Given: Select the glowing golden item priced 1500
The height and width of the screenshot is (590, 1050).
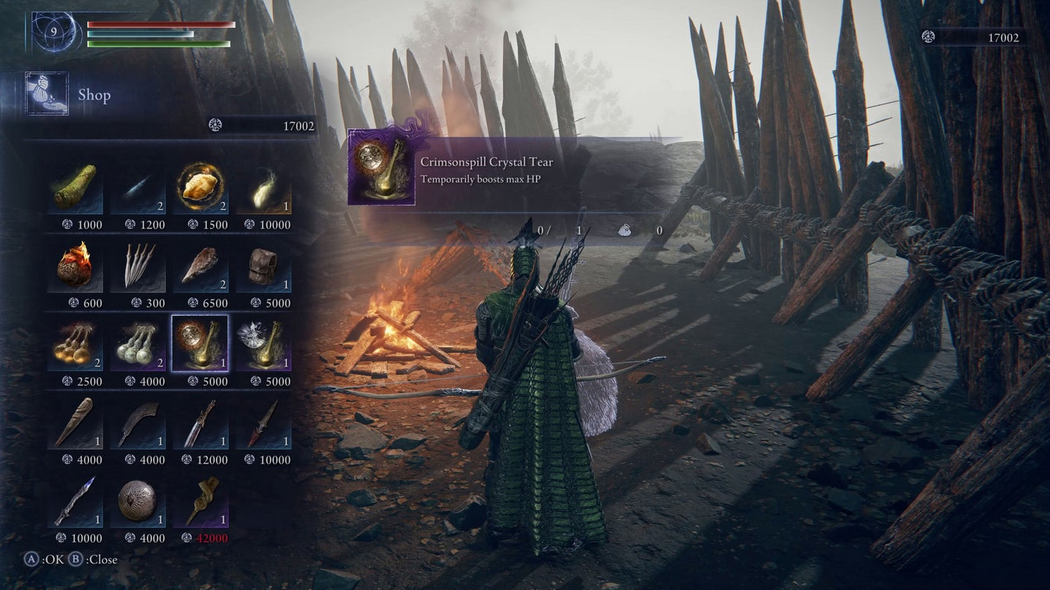Looking at the screenshot, I should (x=199, y=187).
